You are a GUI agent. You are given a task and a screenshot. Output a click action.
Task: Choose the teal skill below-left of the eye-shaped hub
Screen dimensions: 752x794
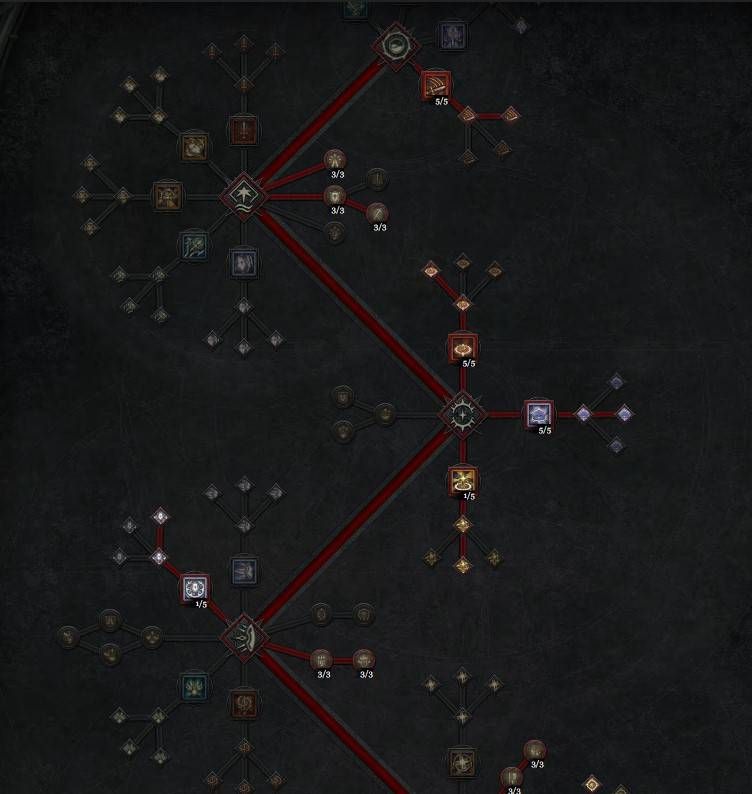pyautogui.click(x=194, y=686)
